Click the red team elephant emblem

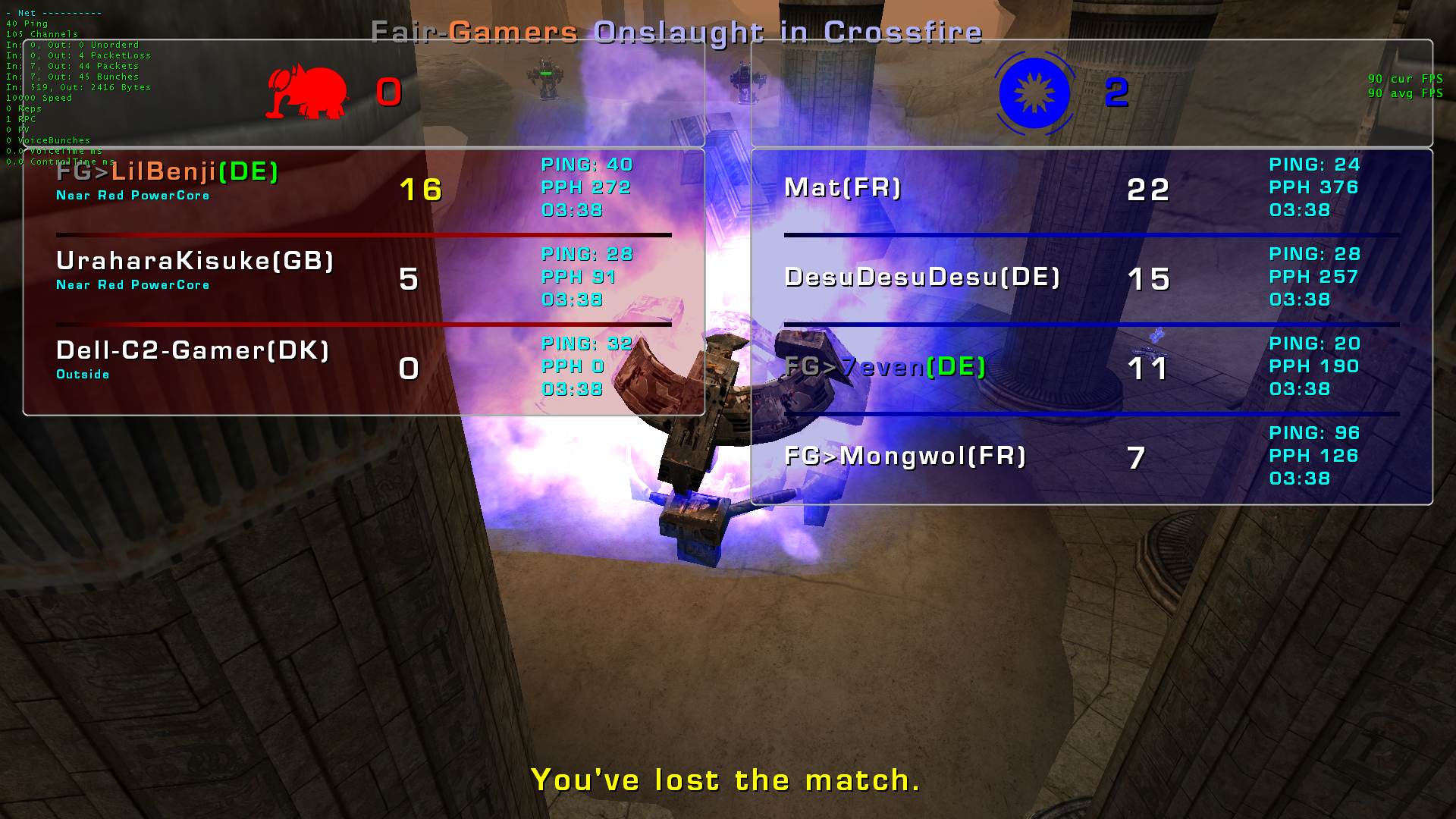tap(307, 93)
